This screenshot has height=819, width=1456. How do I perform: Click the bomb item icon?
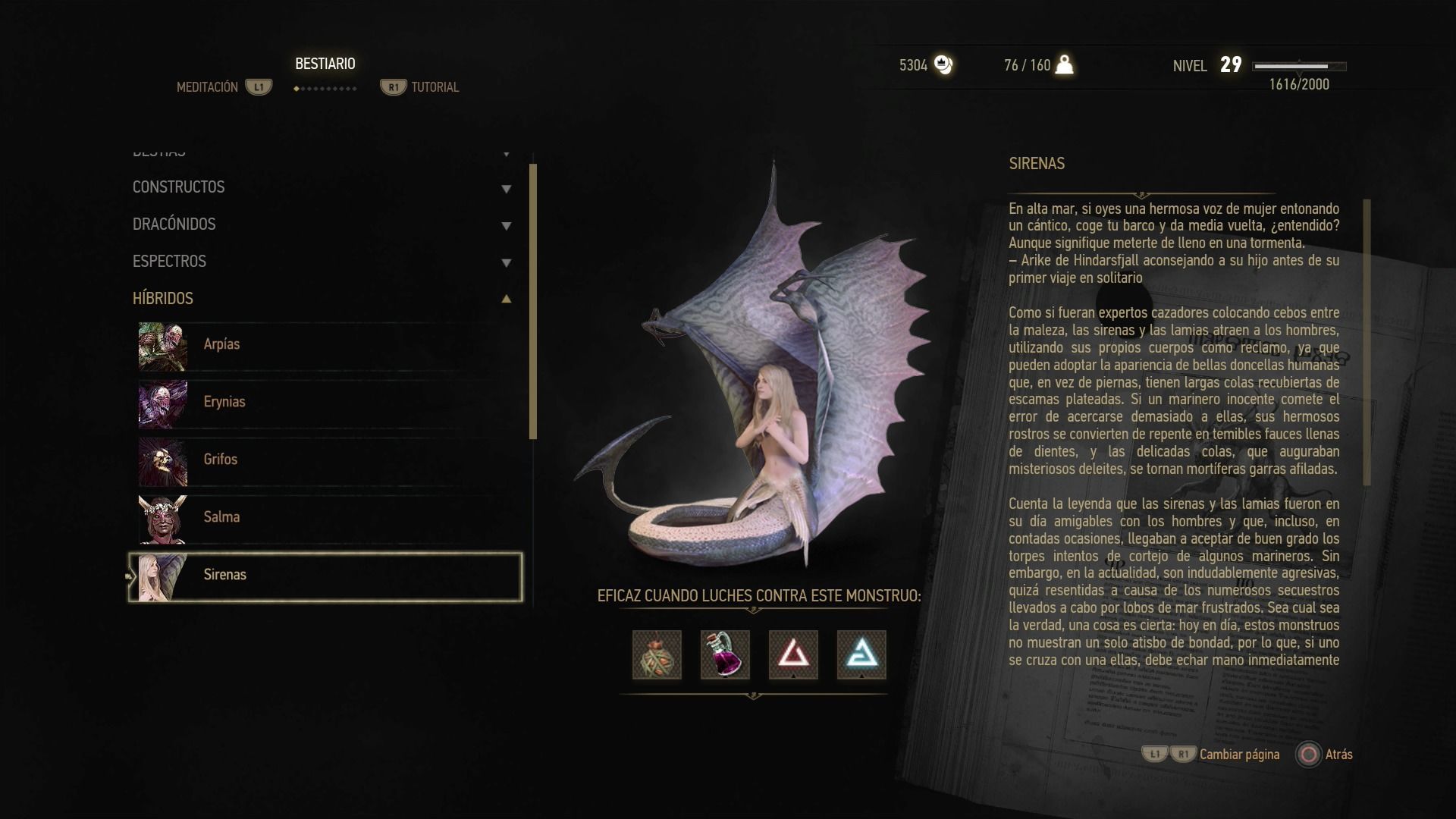pyautogui.click(x=657, y=654)
